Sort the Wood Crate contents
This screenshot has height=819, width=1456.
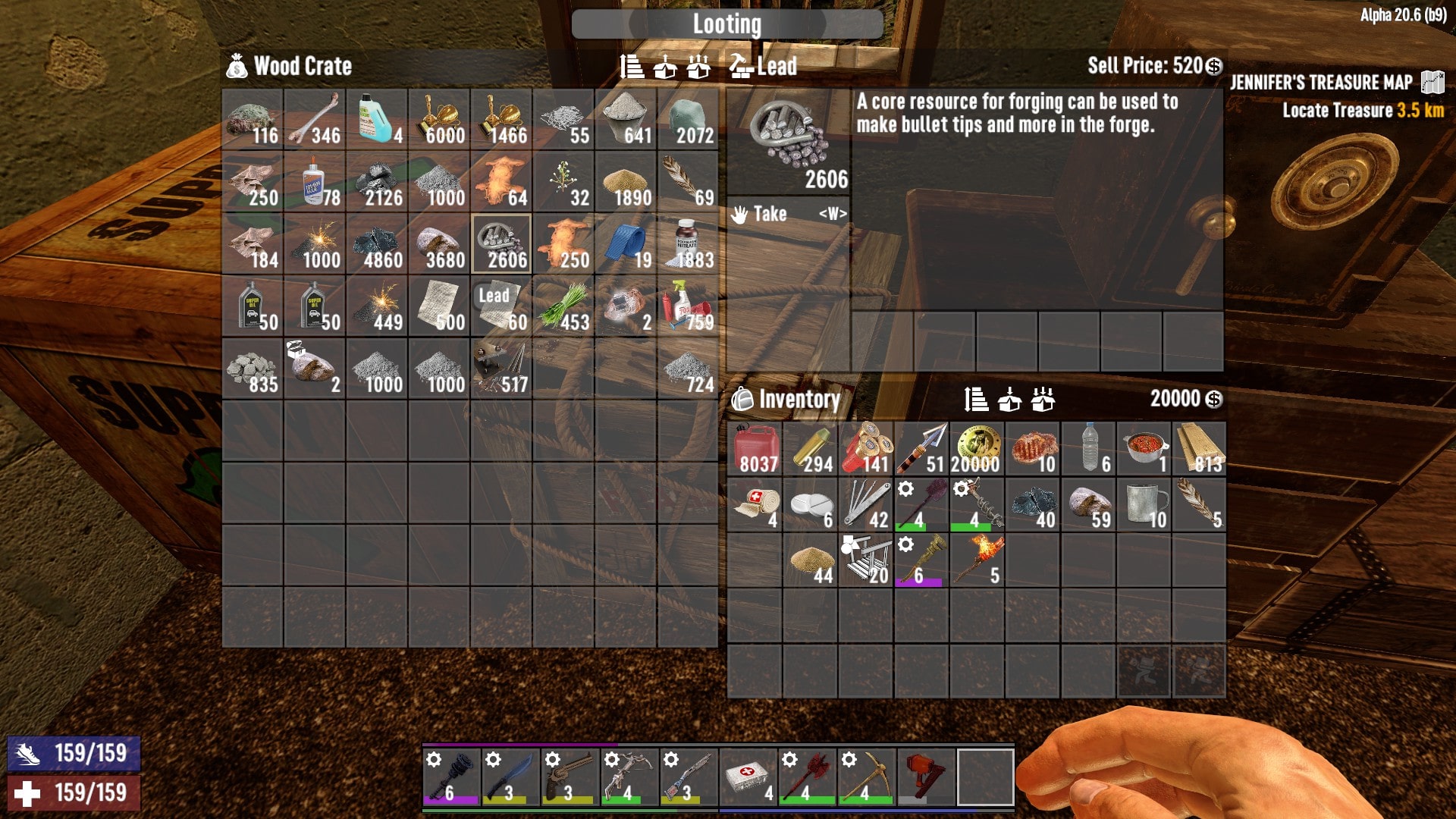pos(632,67)
